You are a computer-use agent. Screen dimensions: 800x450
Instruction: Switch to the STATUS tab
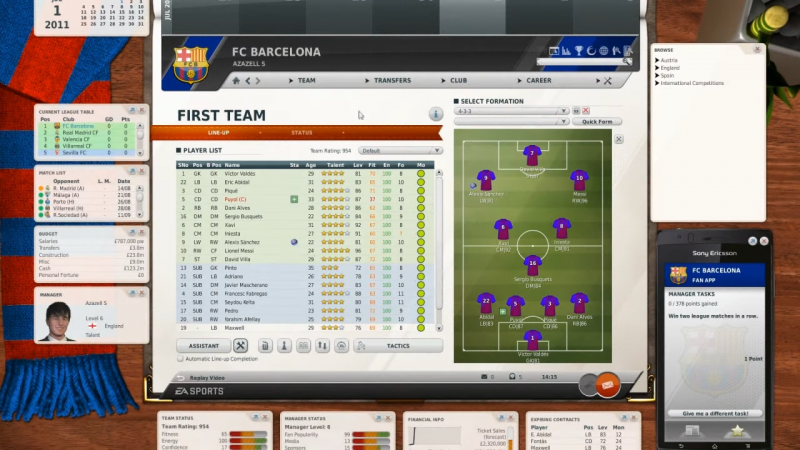[302, 132]
